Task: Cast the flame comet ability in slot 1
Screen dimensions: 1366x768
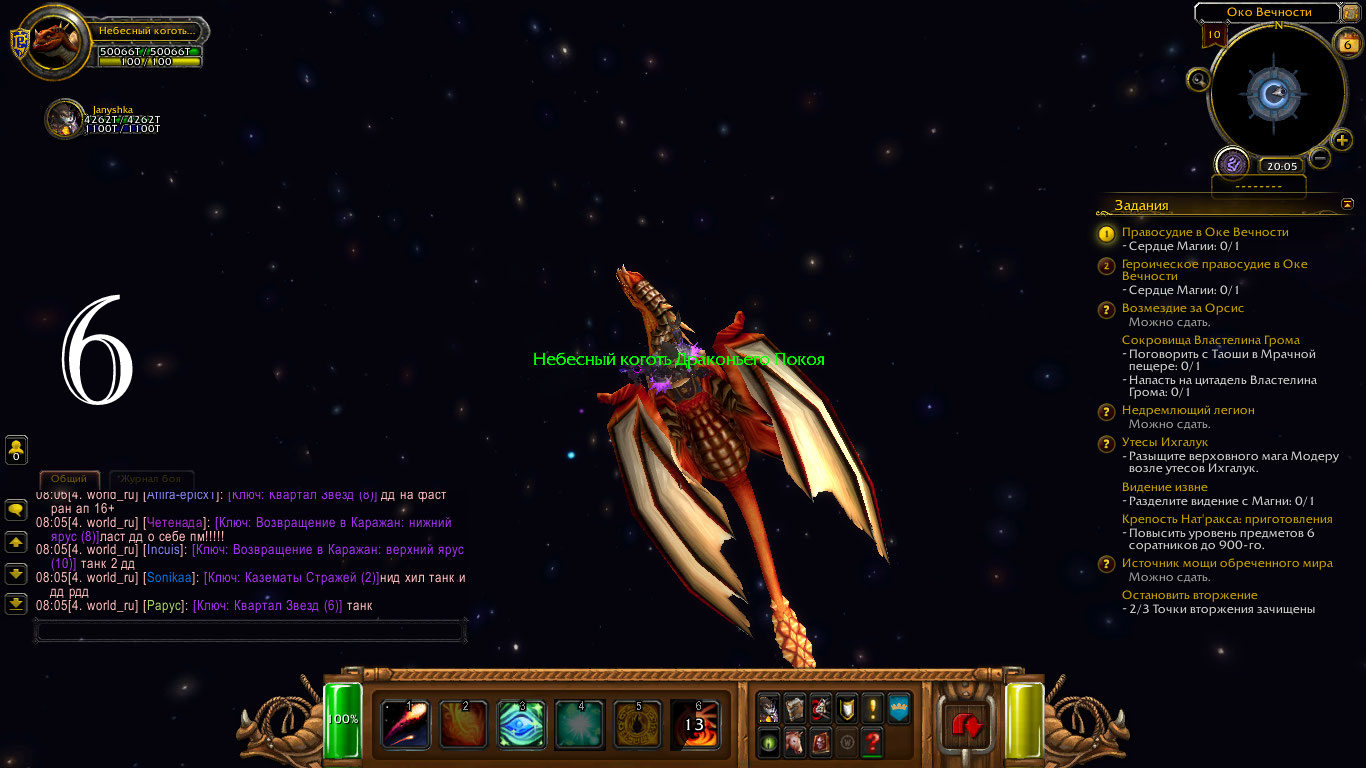Action: [x=405, y=724]
